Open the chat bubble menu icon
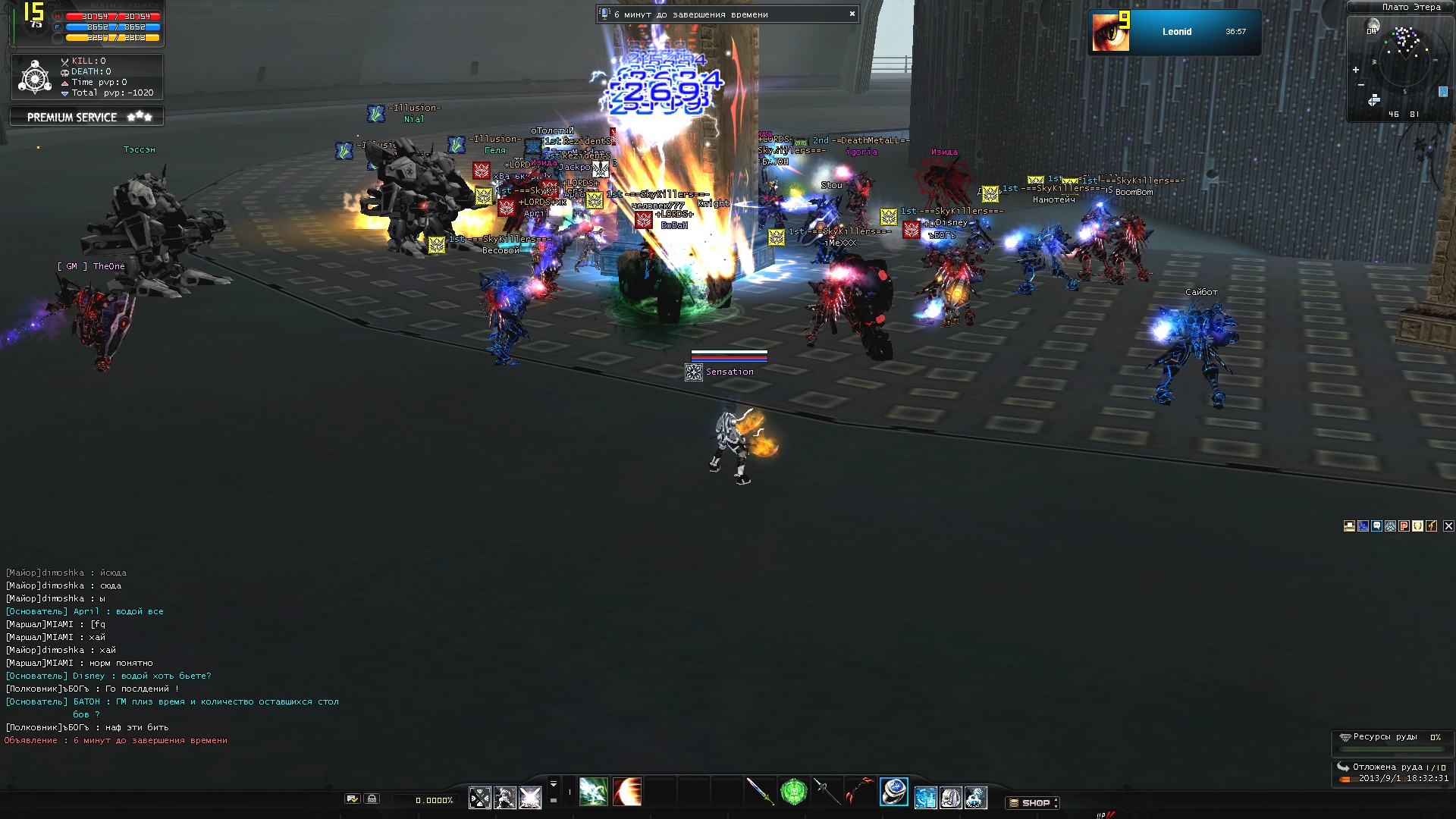The height and width of the screenshot is (819, 1456). pos(1377,526)
